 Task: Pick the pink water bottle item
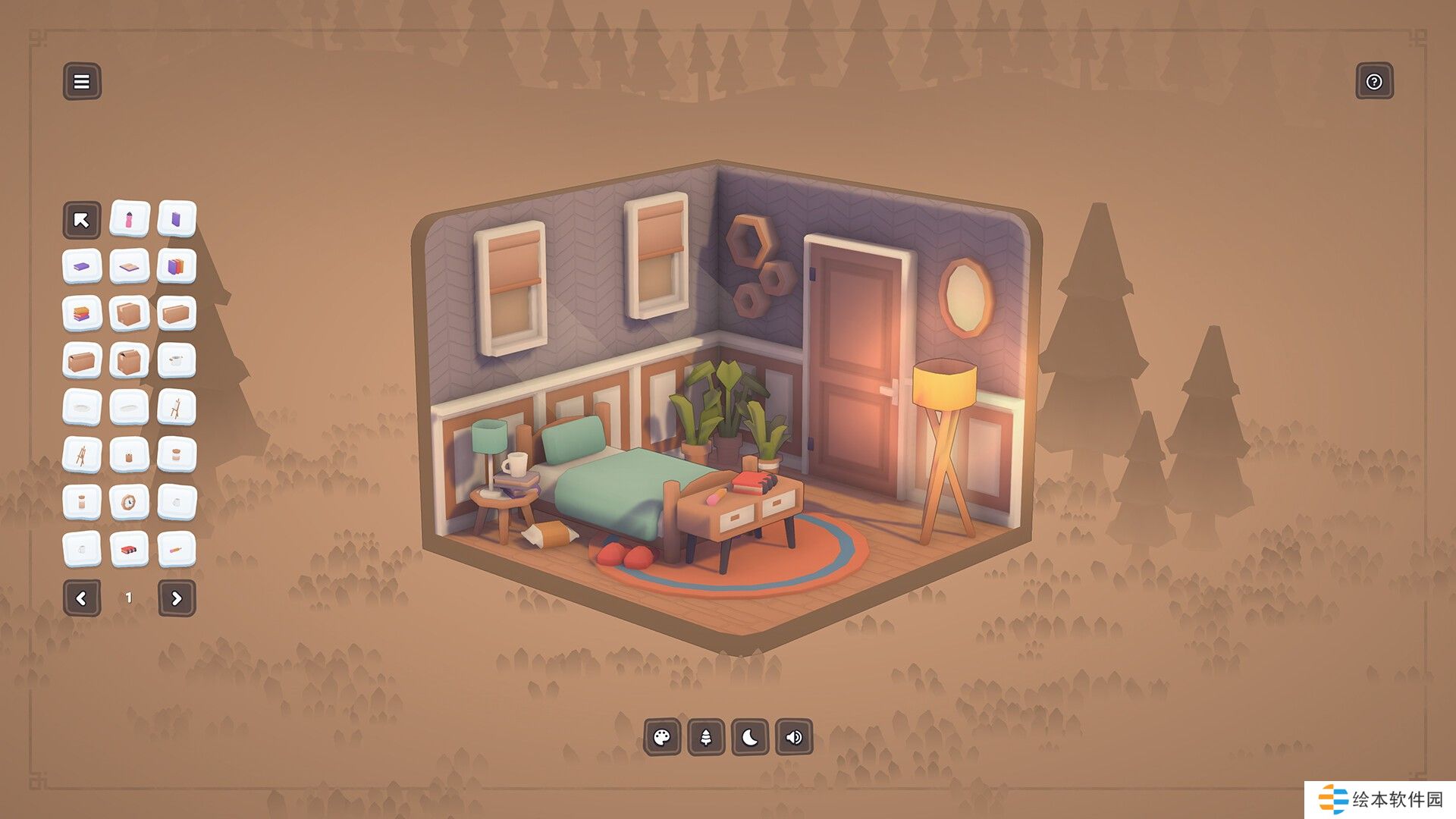[x=129, y=220]
